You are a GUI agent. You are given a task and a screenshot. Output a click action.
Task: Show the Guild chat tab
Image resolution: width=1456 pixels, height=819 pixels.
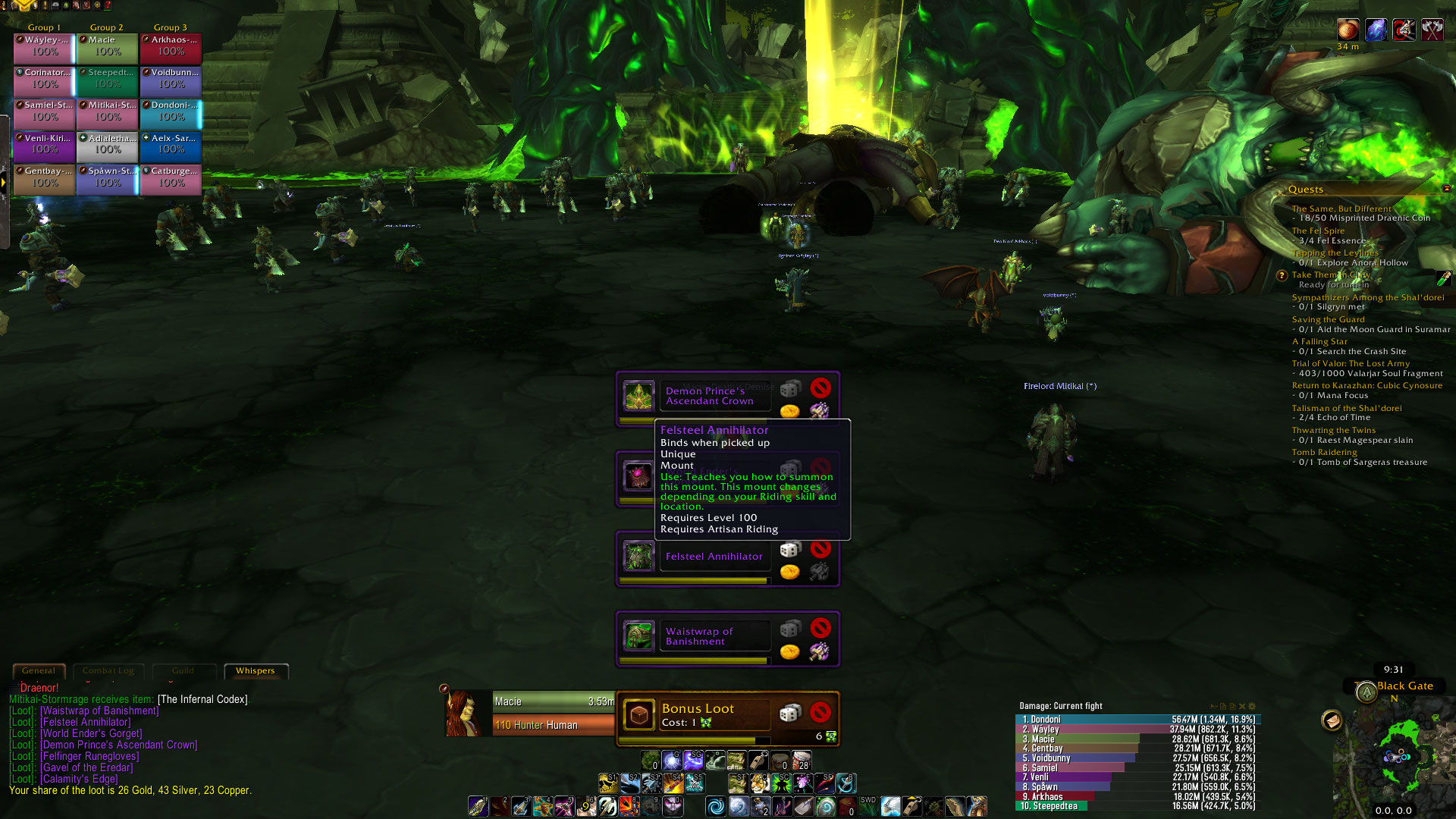(183, 671)
